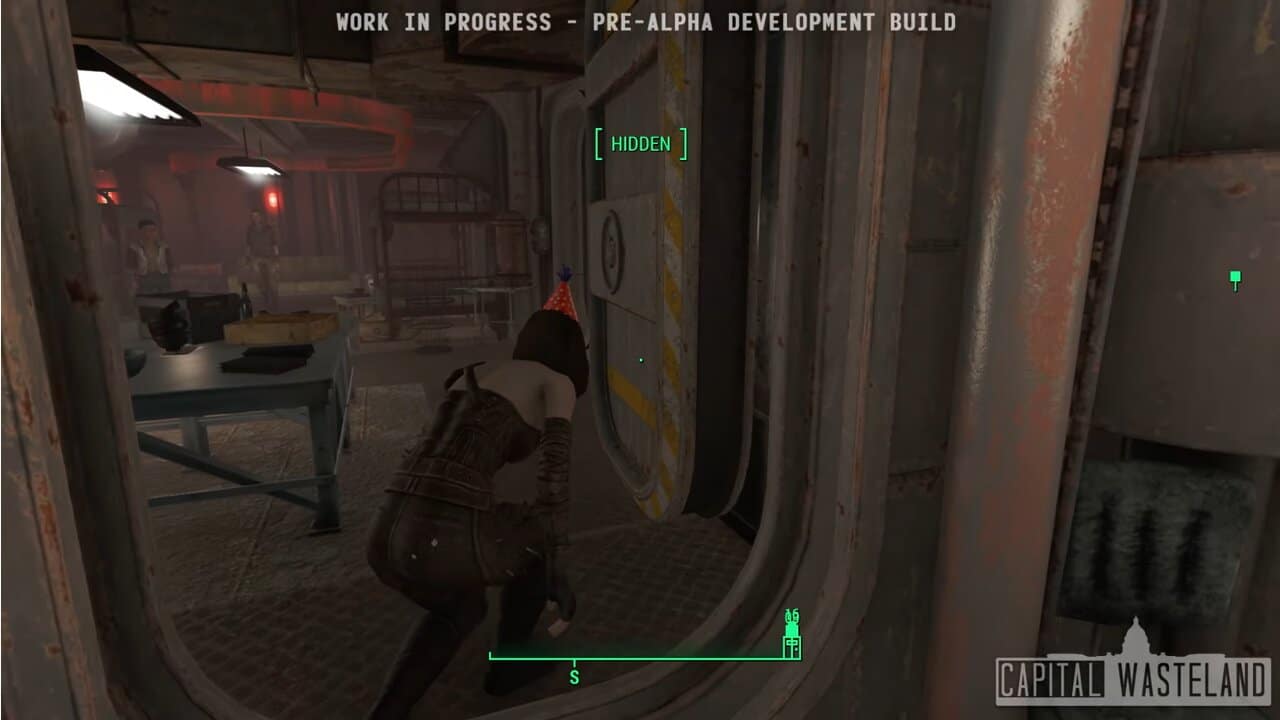Toggle the HIDDEN stealth indicator

(641, 144)
